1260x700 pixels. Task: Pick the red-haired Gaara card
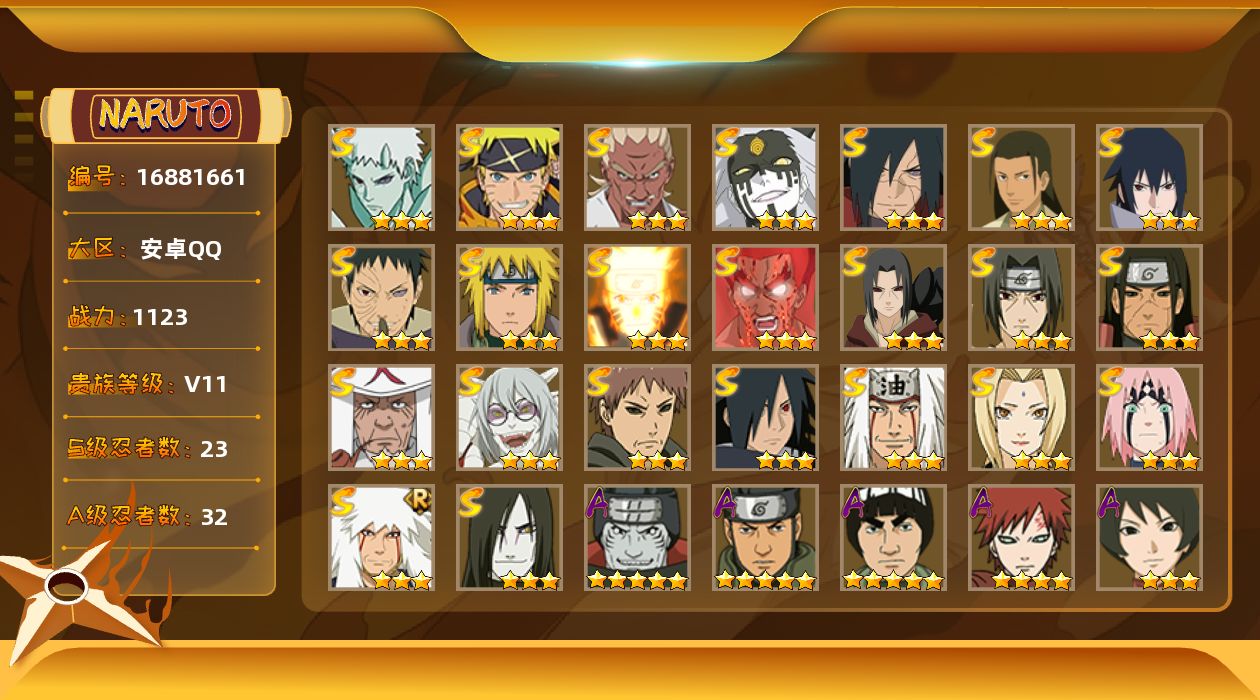point(1022,537)
